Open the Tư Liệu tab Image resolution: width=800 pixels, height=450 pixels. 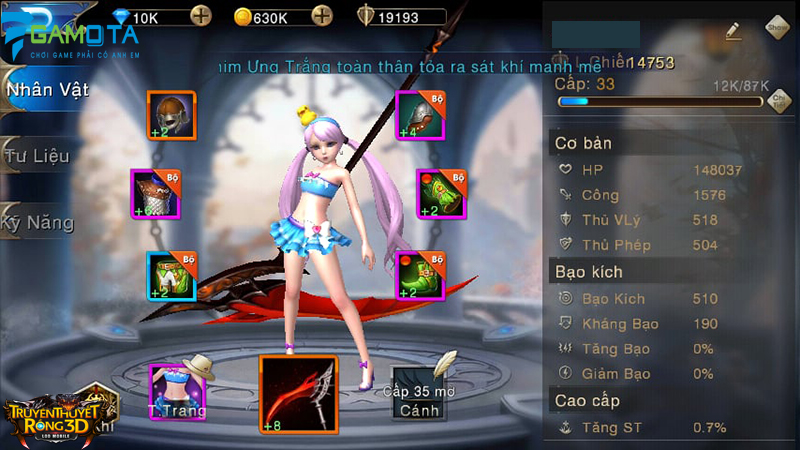[38, 156]
